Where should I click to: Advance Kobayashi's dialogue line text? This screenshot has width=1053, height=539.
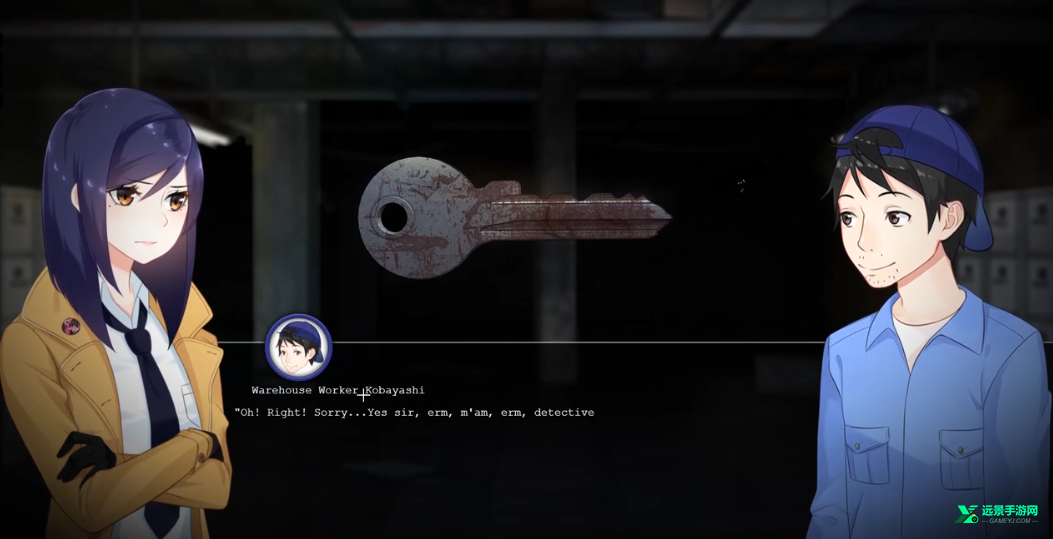pos(414,412)
